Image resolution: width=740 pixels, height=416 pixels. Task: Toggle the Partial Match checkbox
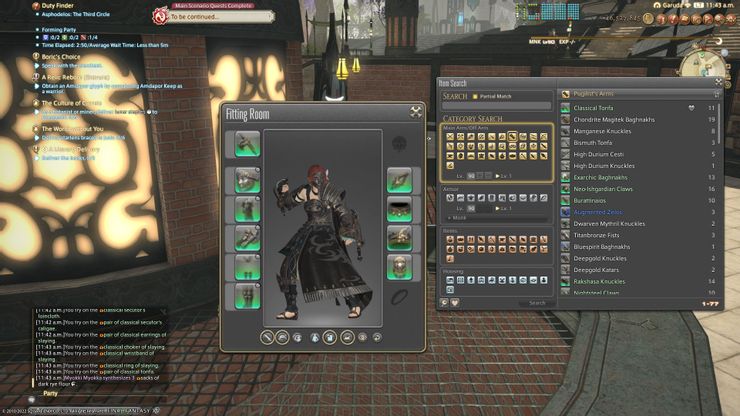476,96
